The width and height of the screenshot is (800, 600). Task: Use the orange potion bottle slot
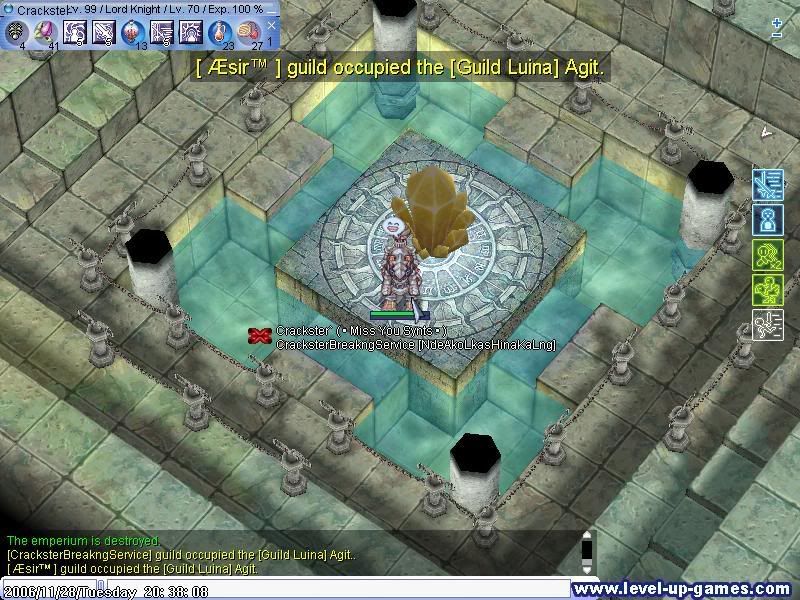click(220, 32)
